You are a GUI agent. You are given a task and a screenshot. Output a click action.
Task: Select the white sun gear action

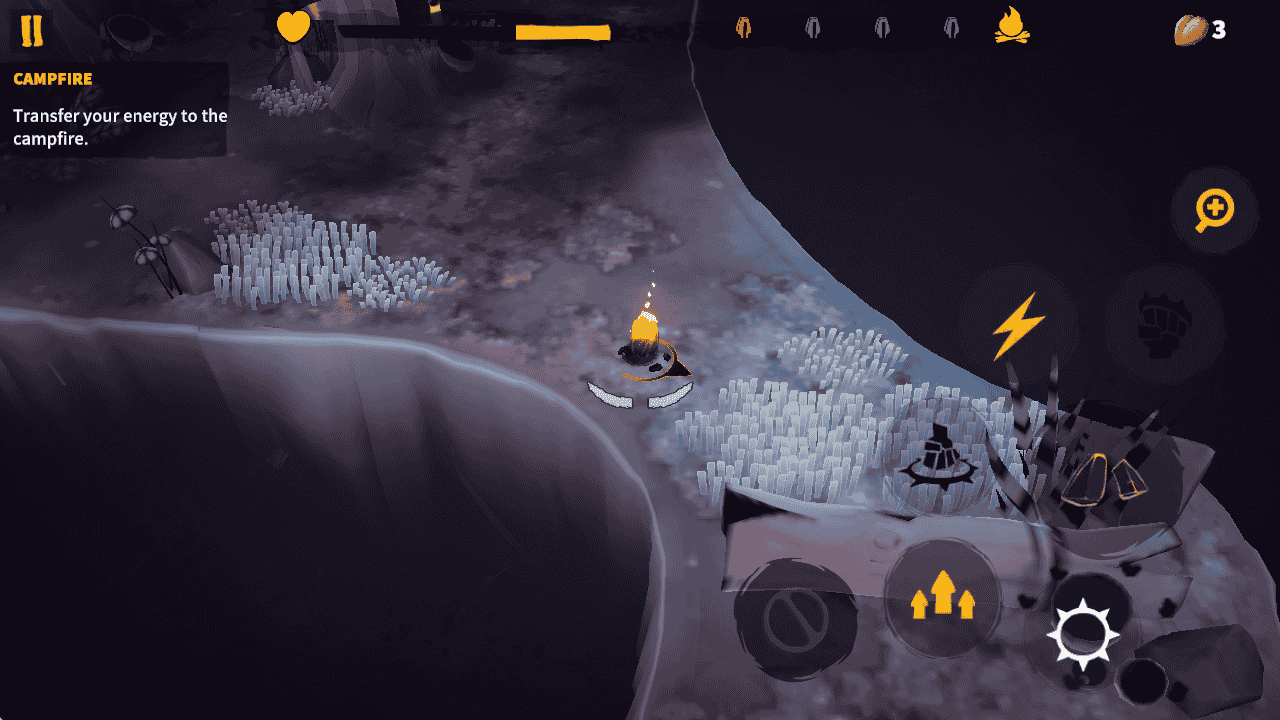[x=1083, y=633]
